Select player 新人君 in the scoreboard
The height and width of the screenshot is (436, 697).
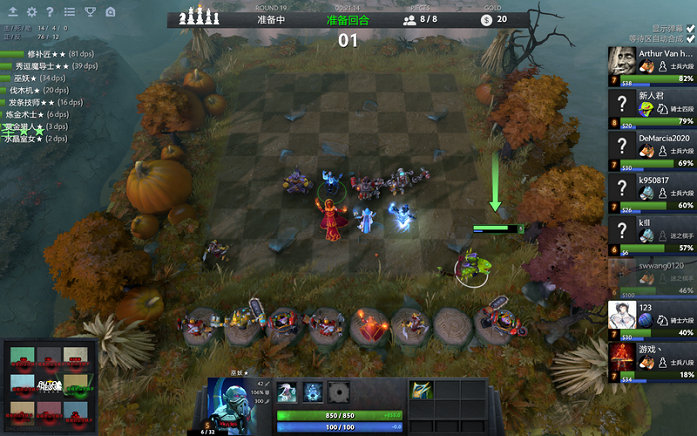pos(651,108)
